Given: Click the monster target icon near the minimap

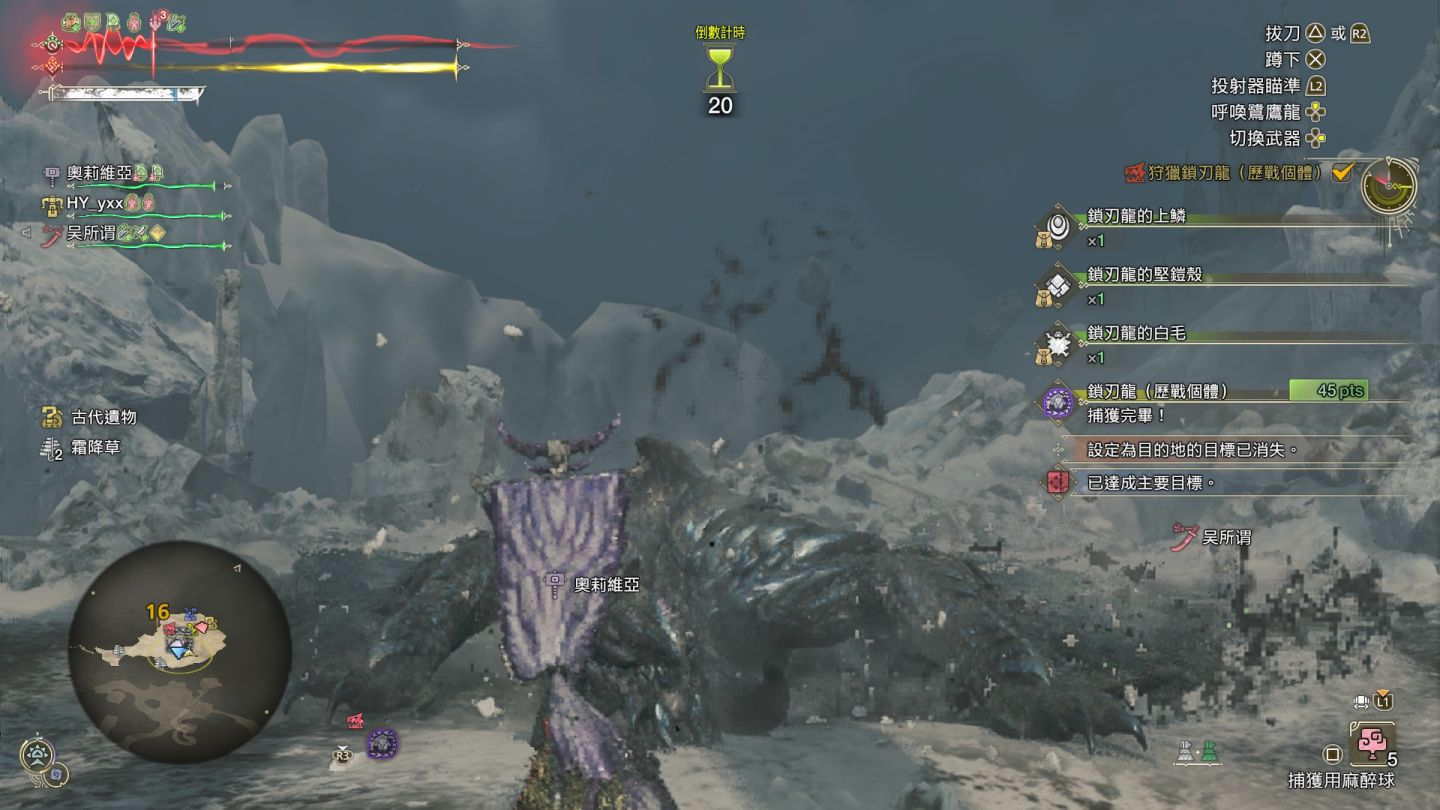Looking at the screenshot, I should click(382, 744).
